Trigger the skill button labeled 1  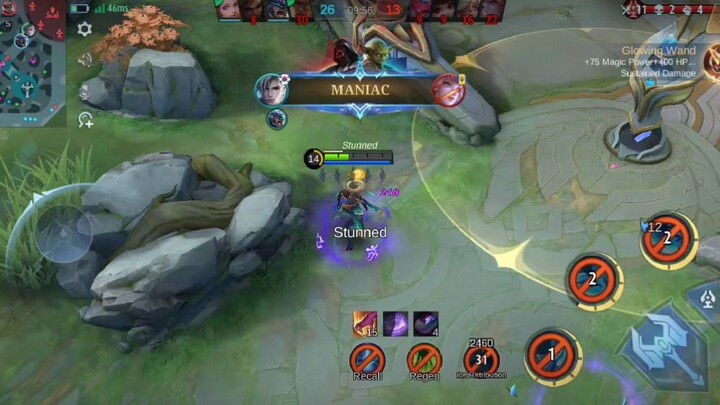(550, 355)
